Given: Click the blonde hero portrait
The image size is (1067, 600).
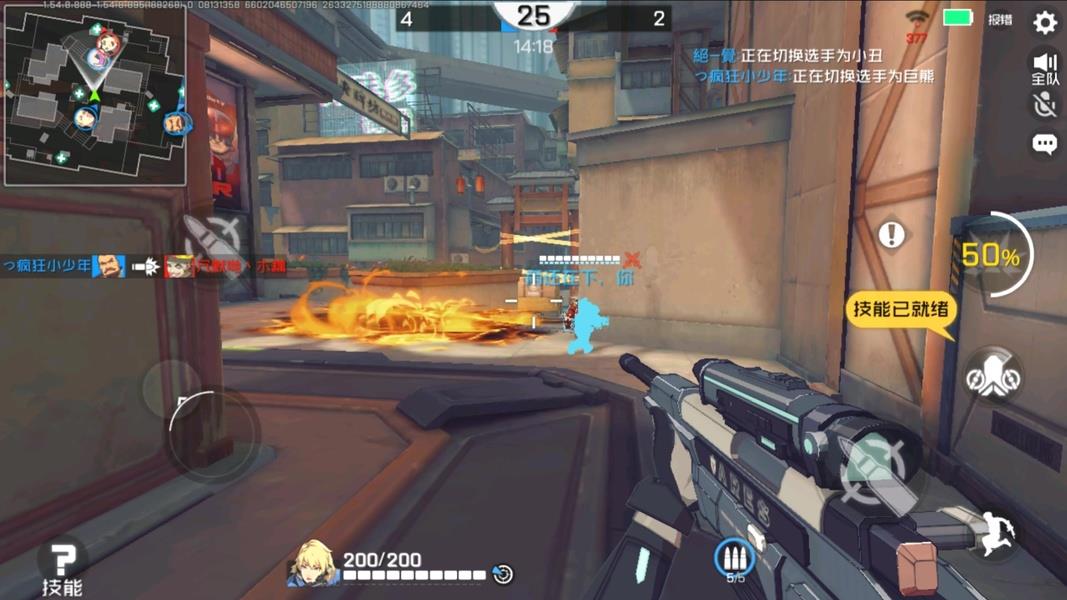Looking at the screenshot, I should point(311,565).
